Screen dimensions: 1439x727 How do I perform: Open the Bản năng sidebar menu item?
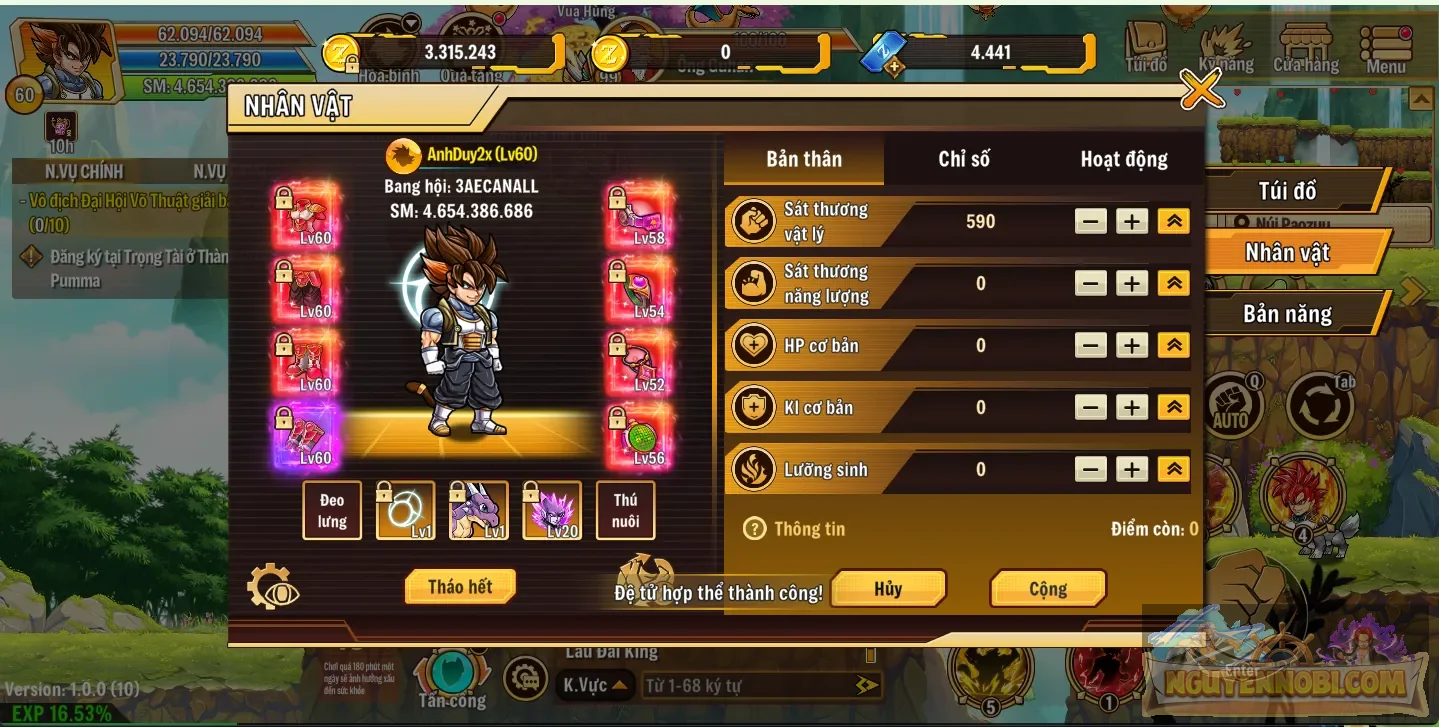1289,313
